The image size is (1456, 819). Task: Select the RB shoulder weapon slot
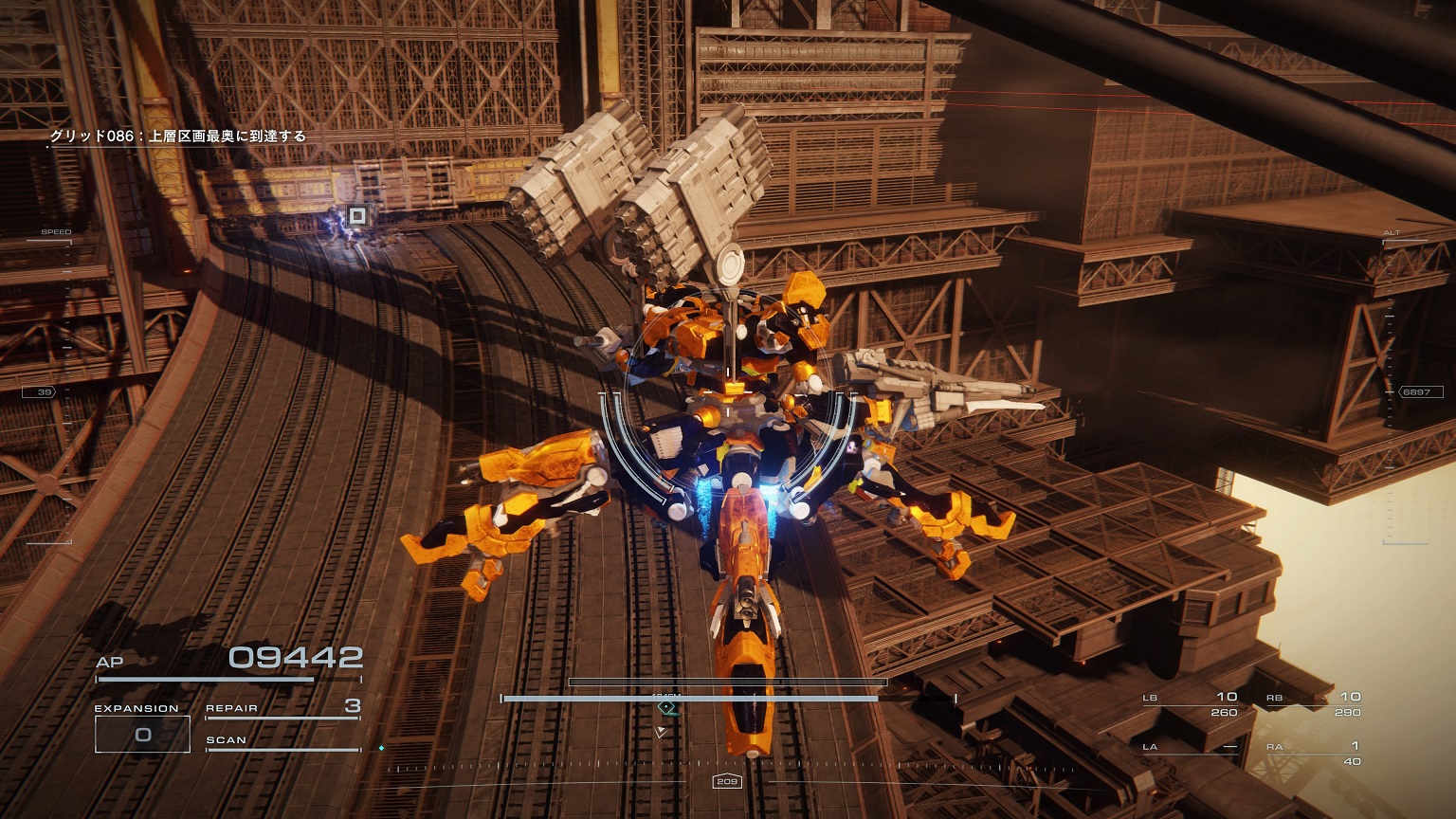tap(1314, 703)
